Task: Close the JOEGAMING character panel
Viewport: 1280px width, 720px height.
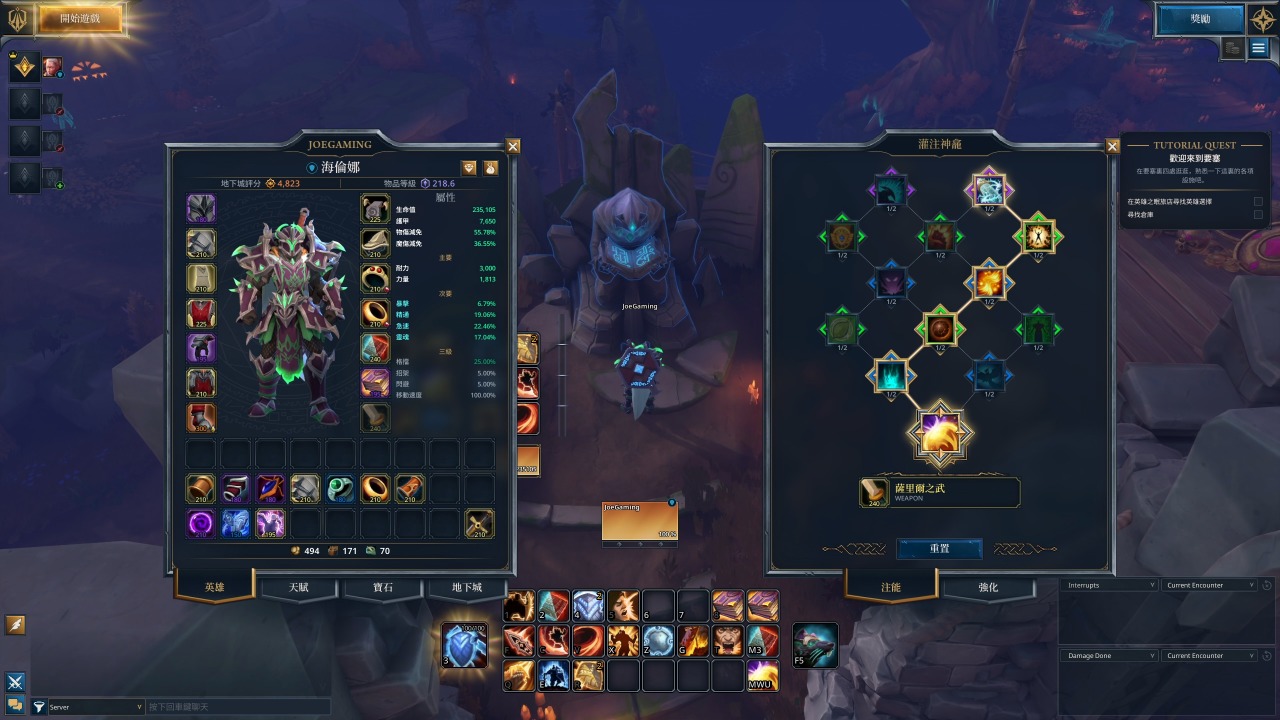Action: point(513,146)
